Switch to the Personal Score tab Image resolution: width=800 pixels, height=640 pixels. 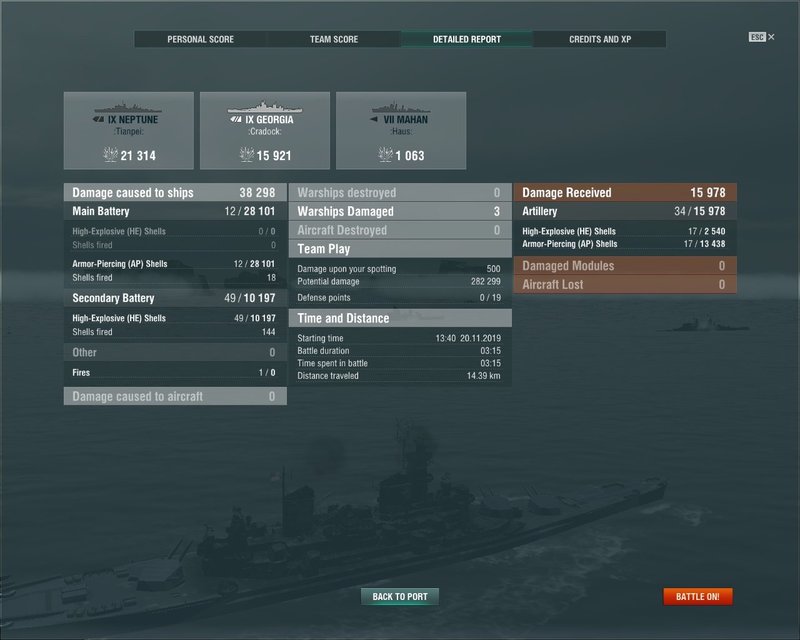click(x=201, y=39)
